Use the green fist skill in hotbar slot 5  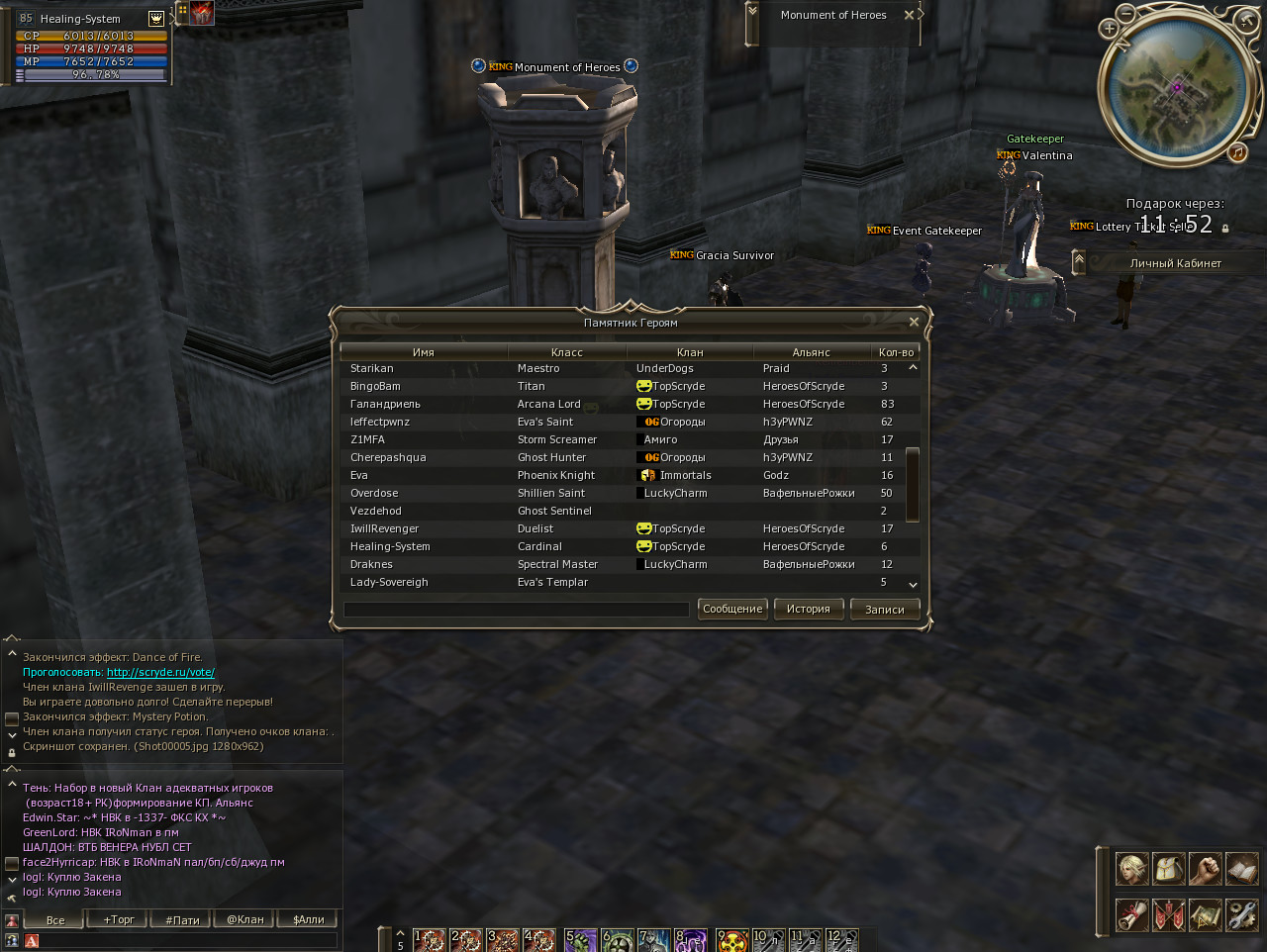581,940
